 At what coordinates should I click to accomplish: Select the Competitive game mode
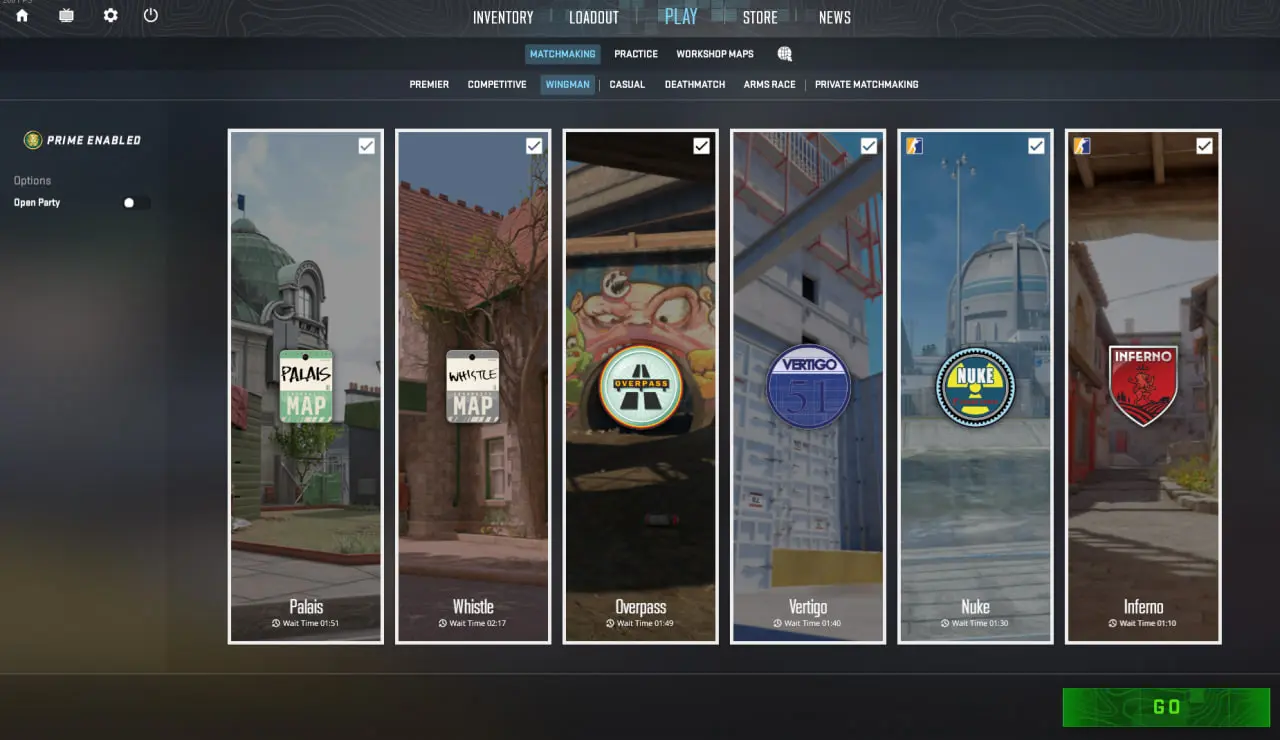coord(497,85)
